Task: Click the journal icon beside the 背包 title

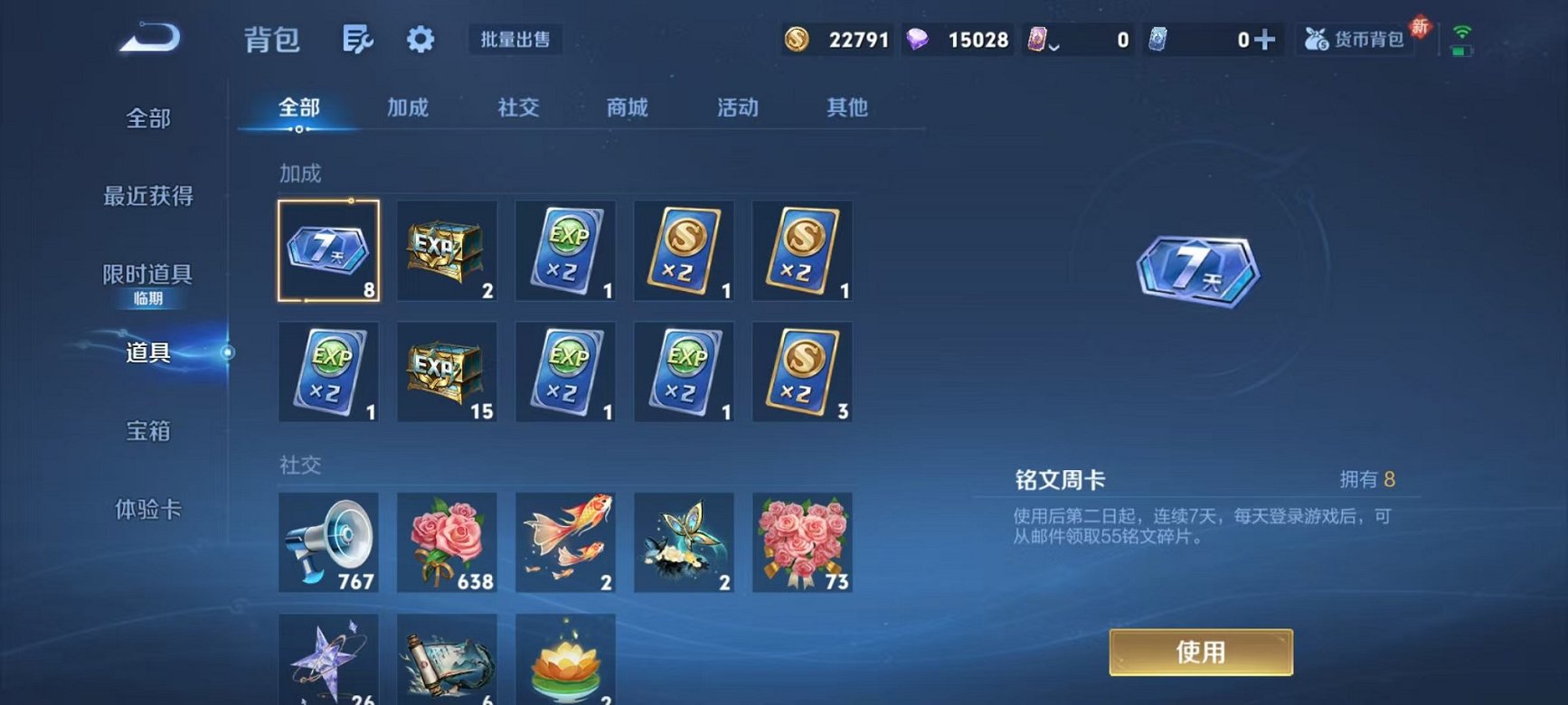Action: pyautogui.click(x=356, y=40)
